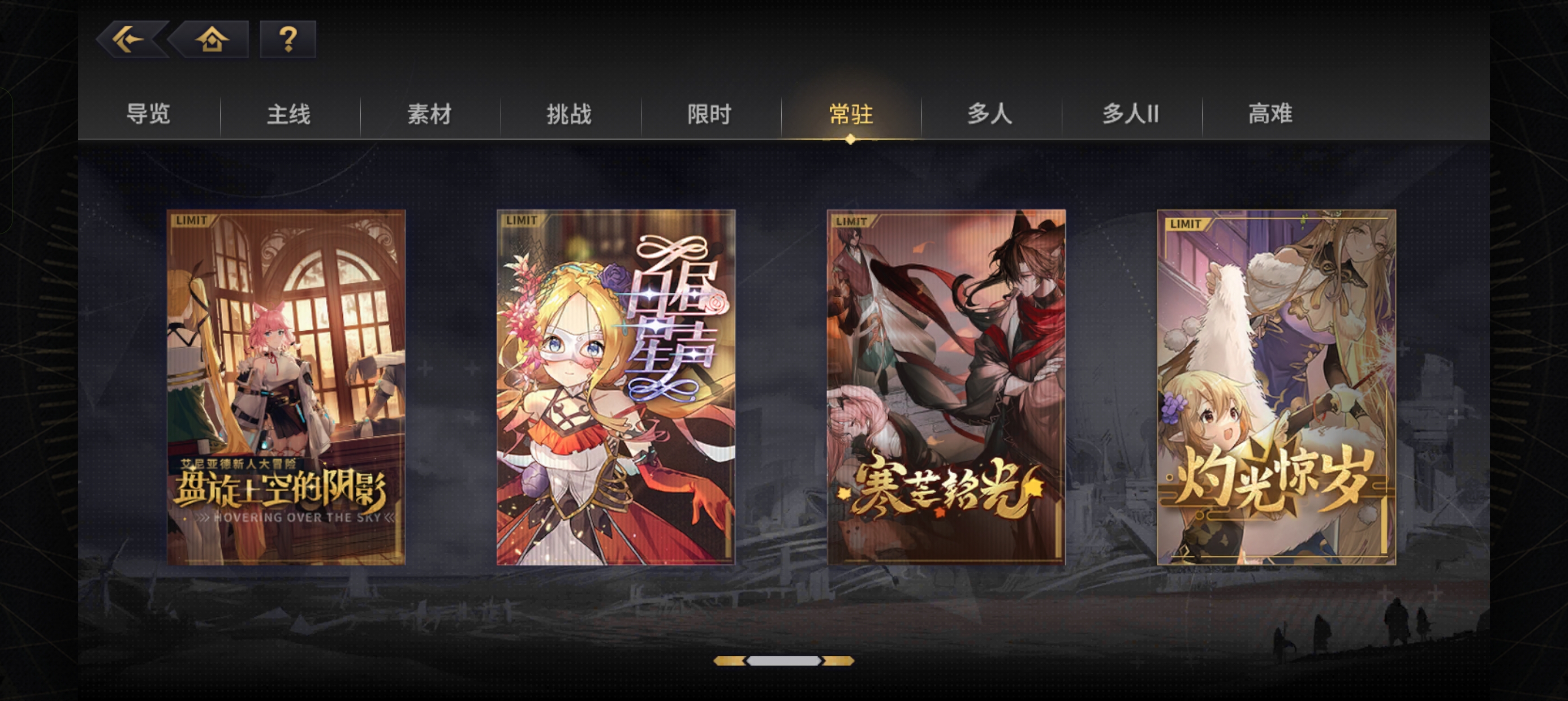1568x701 pixels.
Task: Select the currently active 常驻 tab
Action: pos(850,114)
